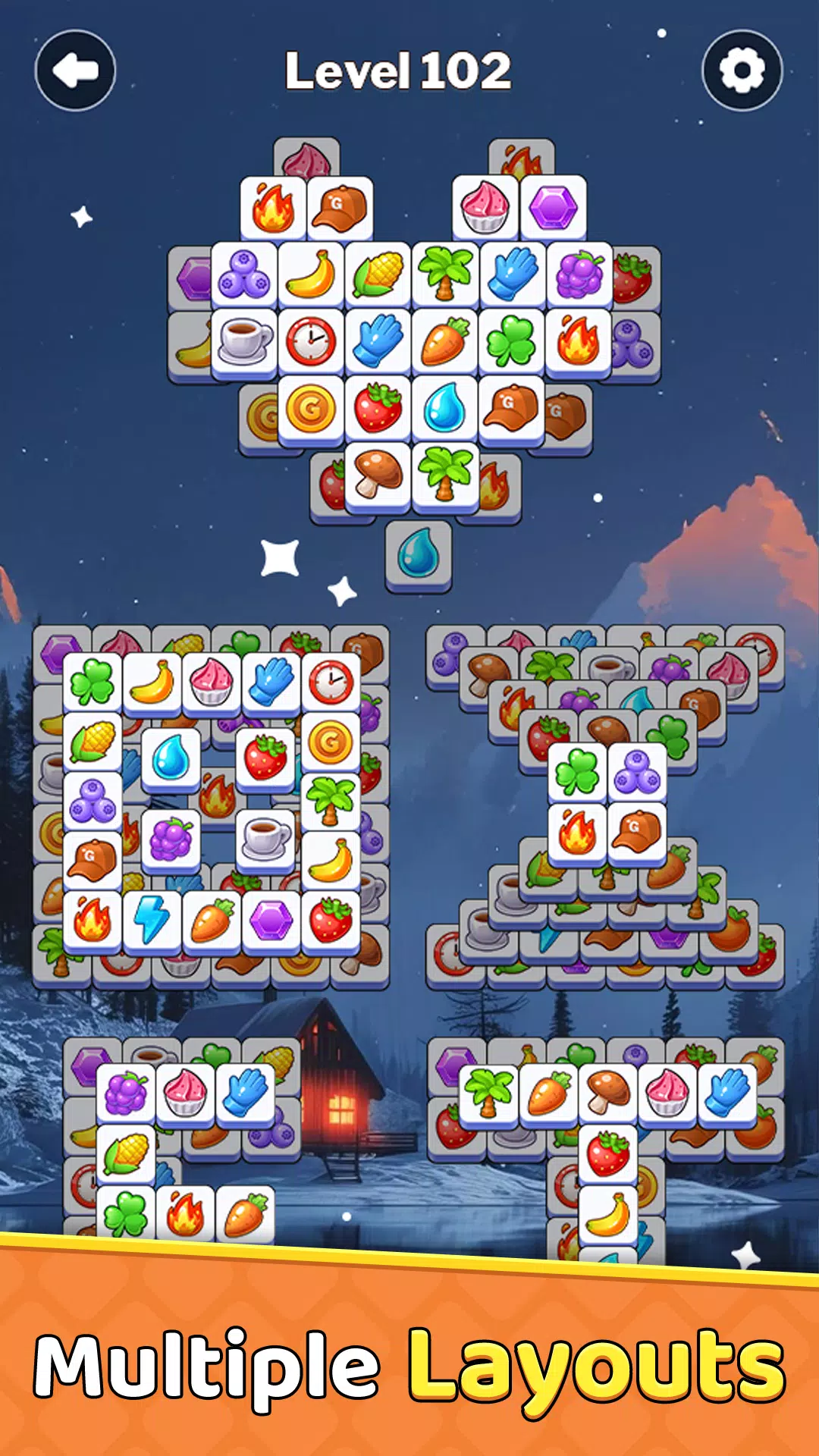819x1456 pixels.
Task: Choose the orange cap tile atop the hourglass layout
Action: (x=637, y=832)
